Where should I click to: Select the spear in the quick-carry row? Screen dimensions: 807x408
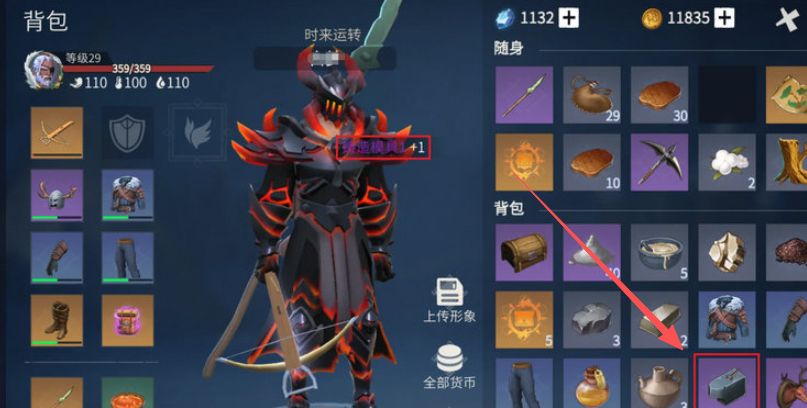point(522,94)
